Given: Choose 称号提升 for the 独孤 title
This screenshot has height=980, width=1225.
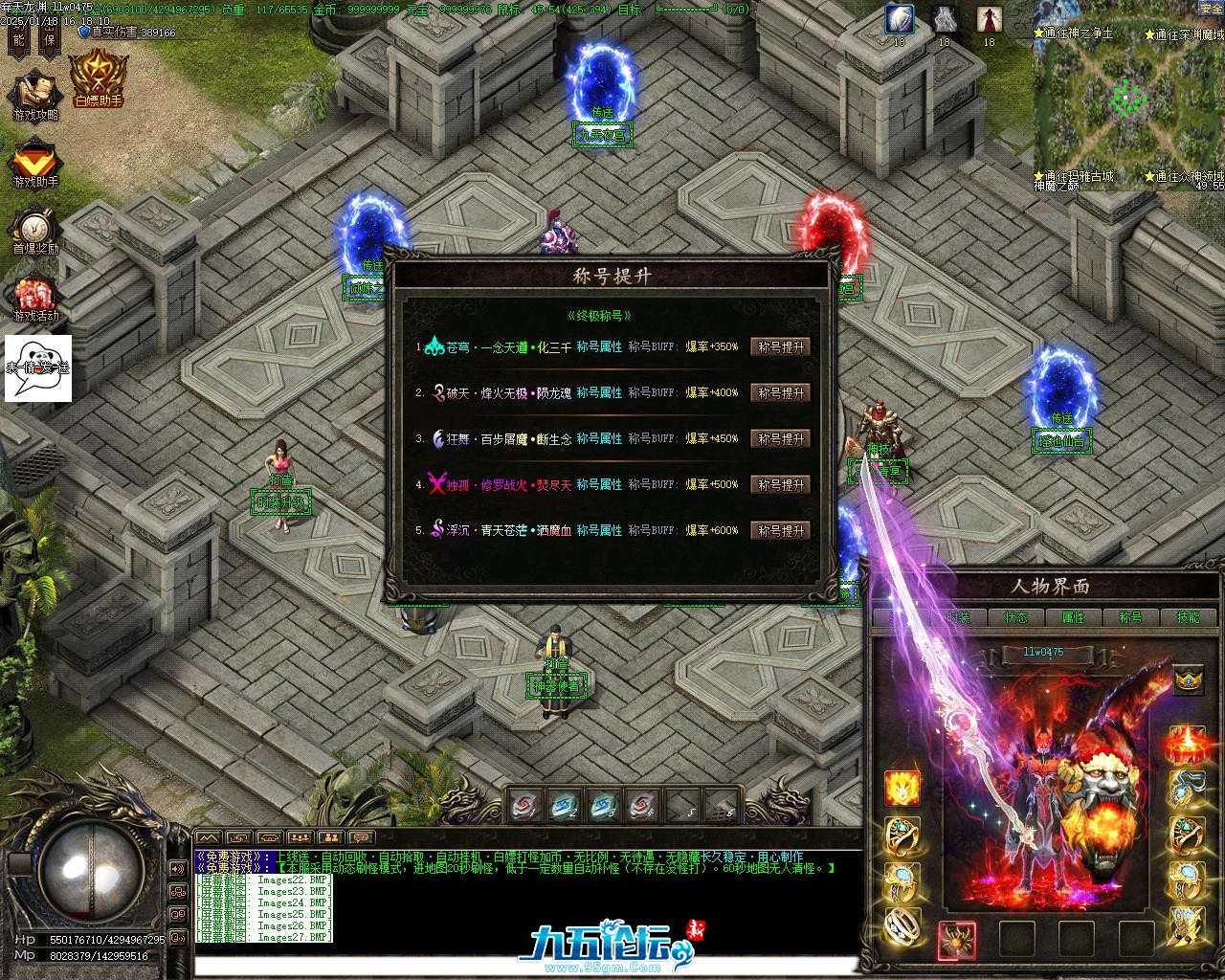Looking at the screenshot, I should [x=781, y=485].
